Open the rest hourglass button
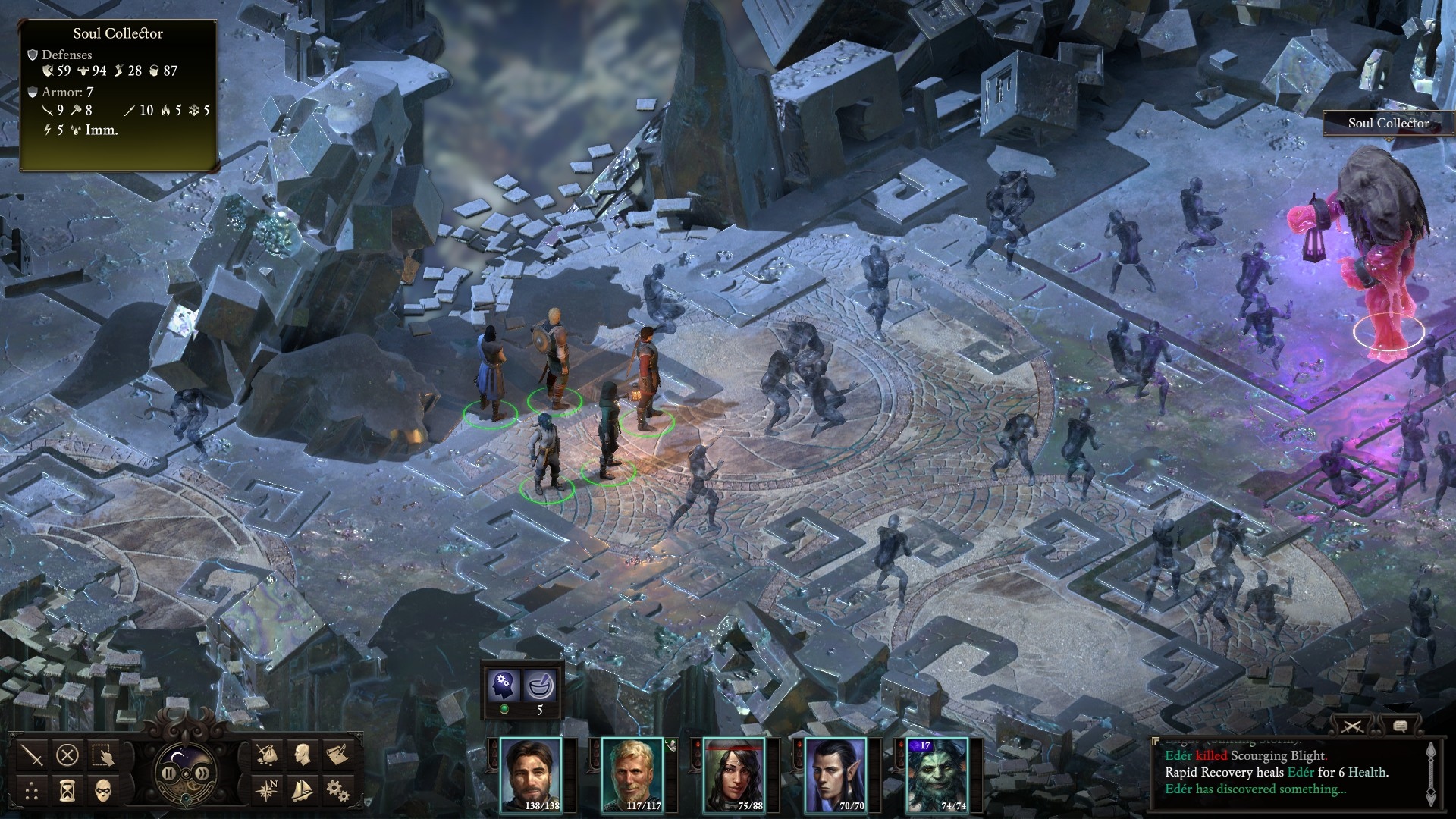Screen dimensions: 1456x819 (67, 792)
